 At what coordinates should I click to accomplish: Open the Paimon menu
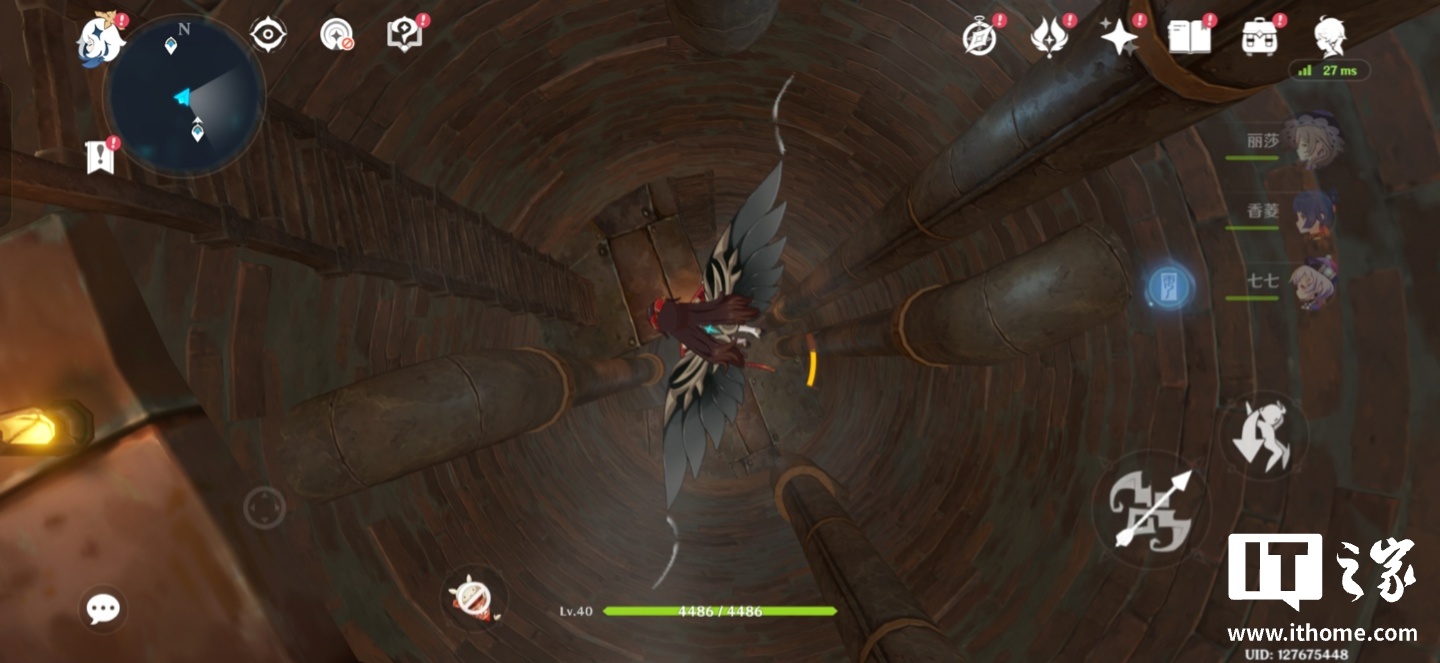(x=101, y=40)
